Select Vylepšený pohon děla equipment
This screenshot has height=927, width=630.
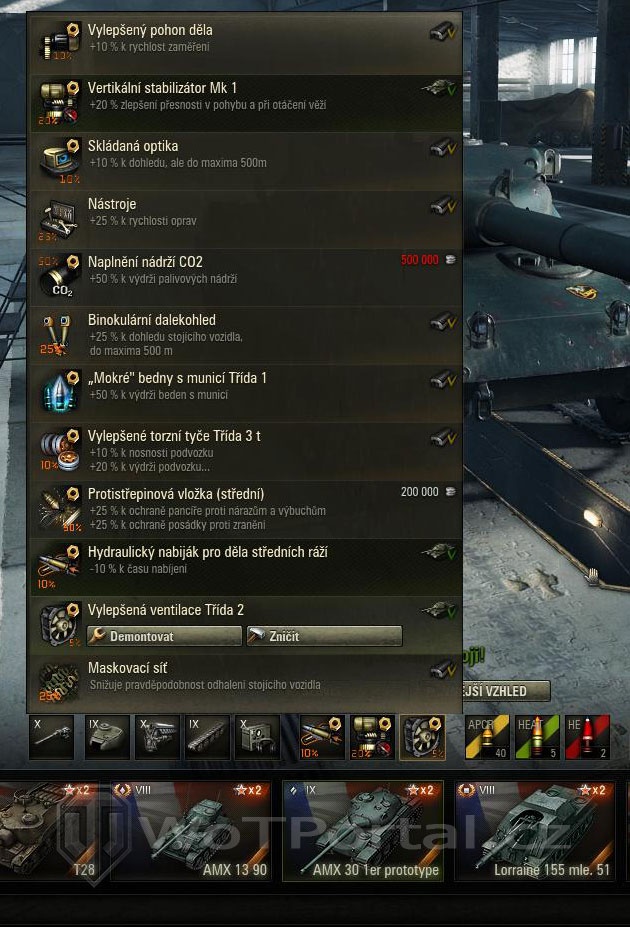point(245,40)
